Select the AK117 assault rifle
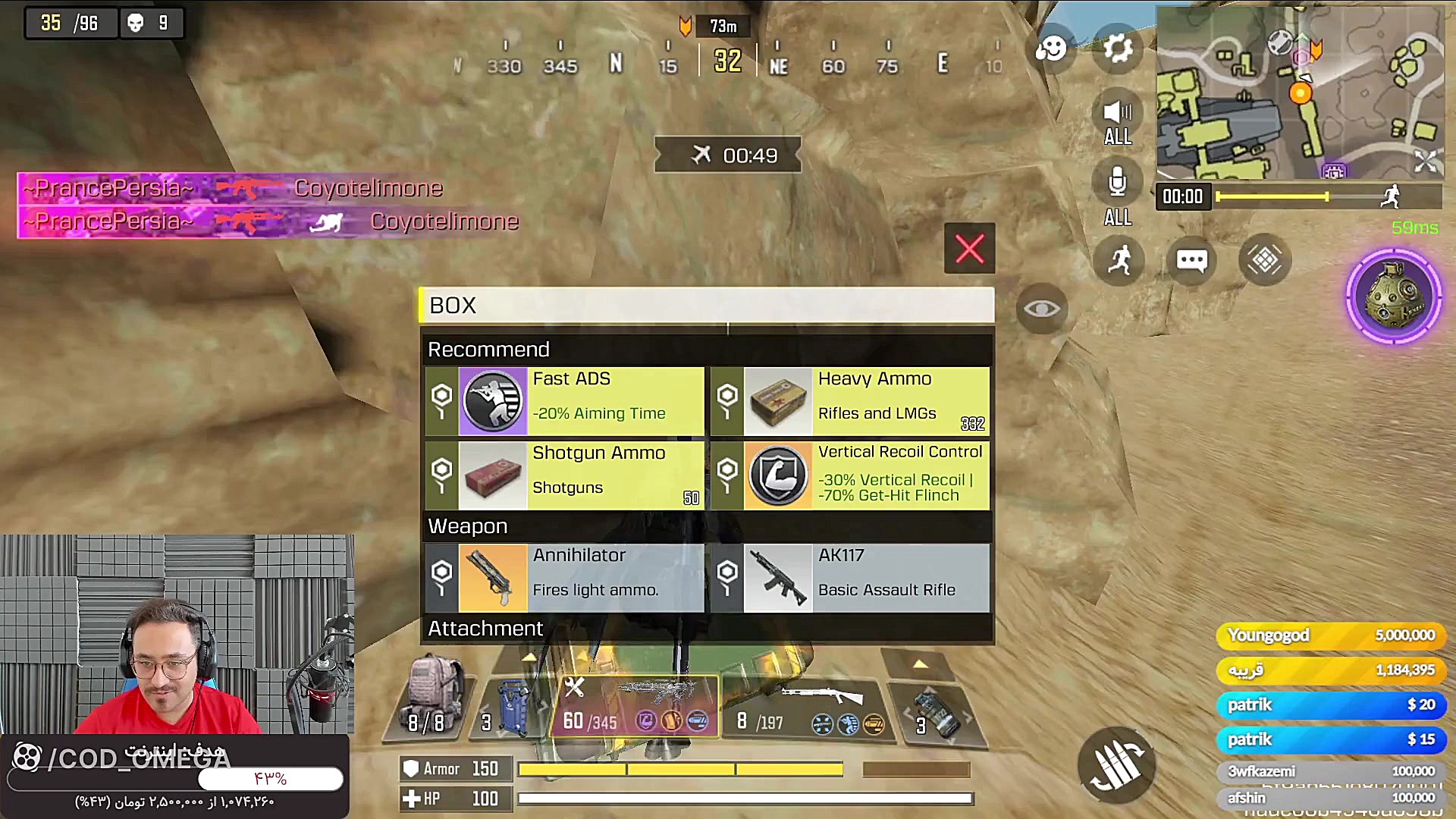The width and height of the screenshot is (1456, 819). [x=849, y=577]
